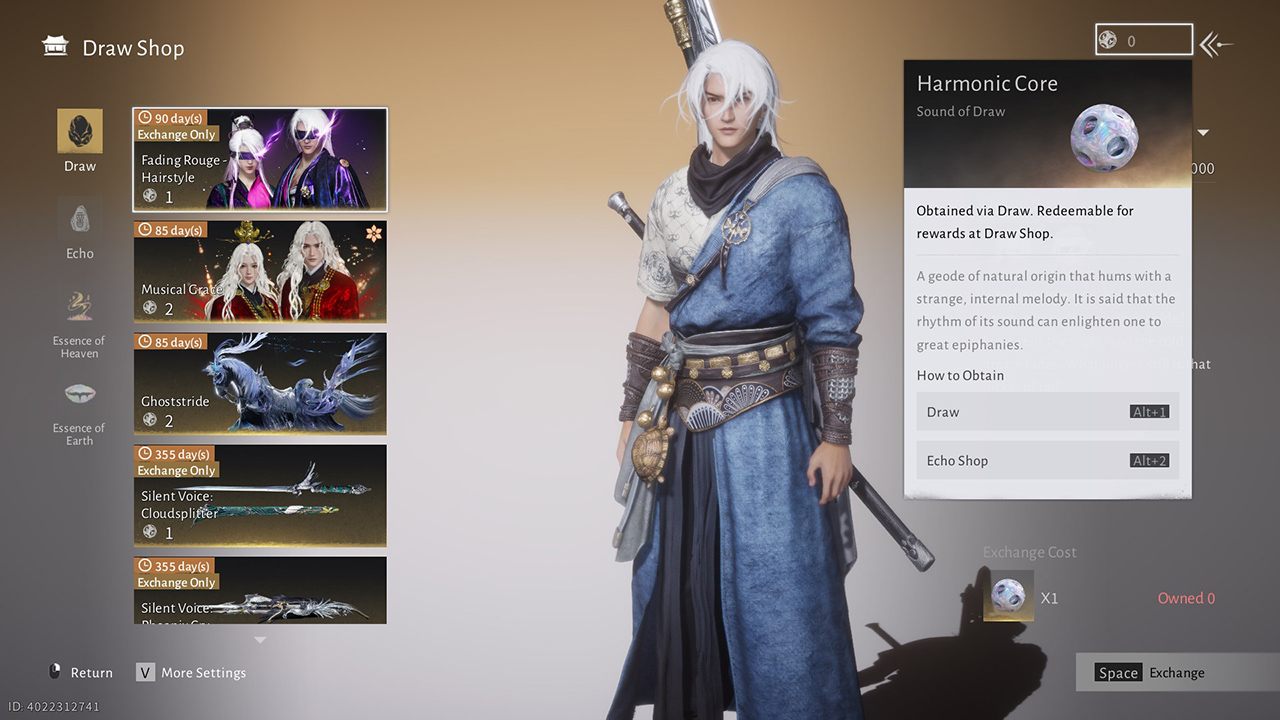This screenshot has height=720, width=1280.
Task: Open More Settings
Action: [192, 673]
